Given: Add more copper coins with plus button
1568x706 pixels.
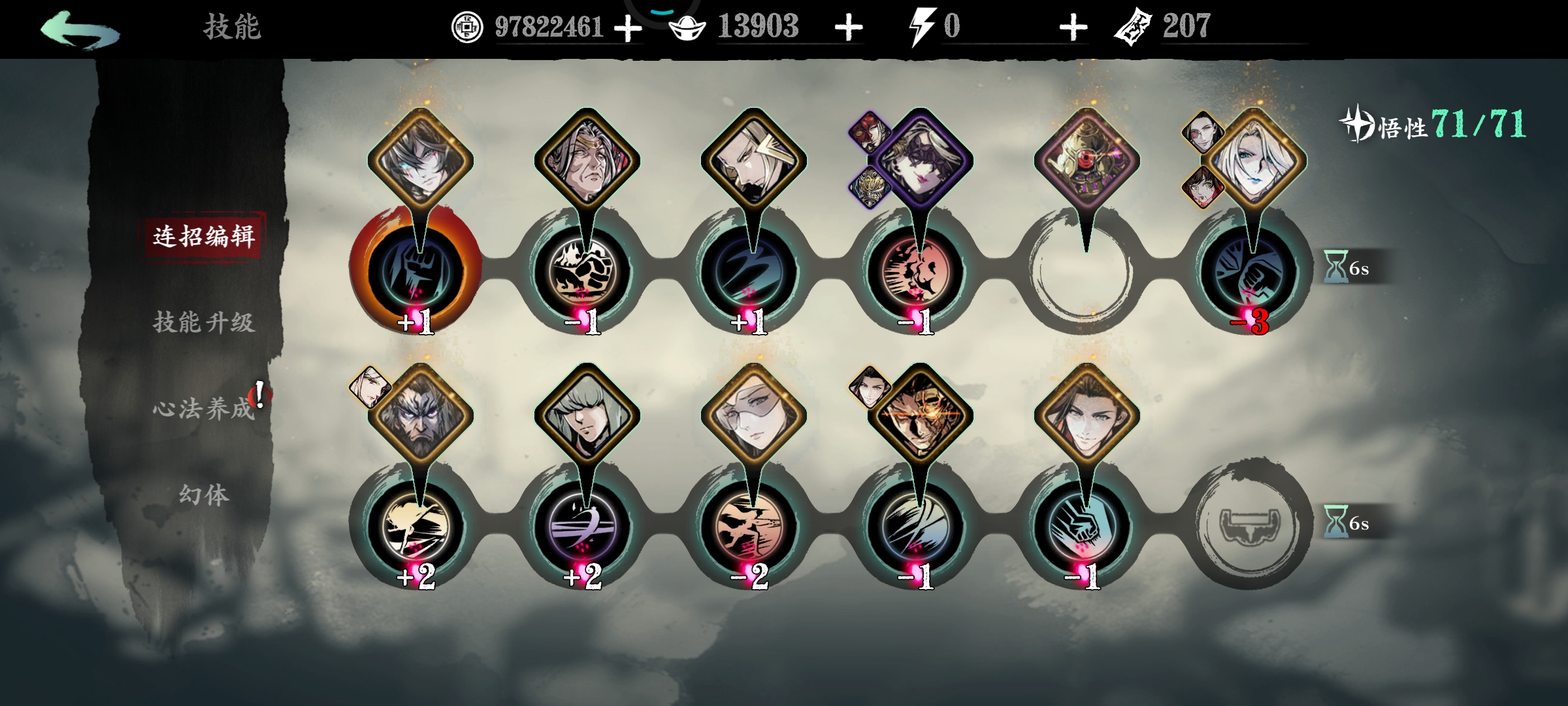Looking at the screenshot, I should 628,28.
